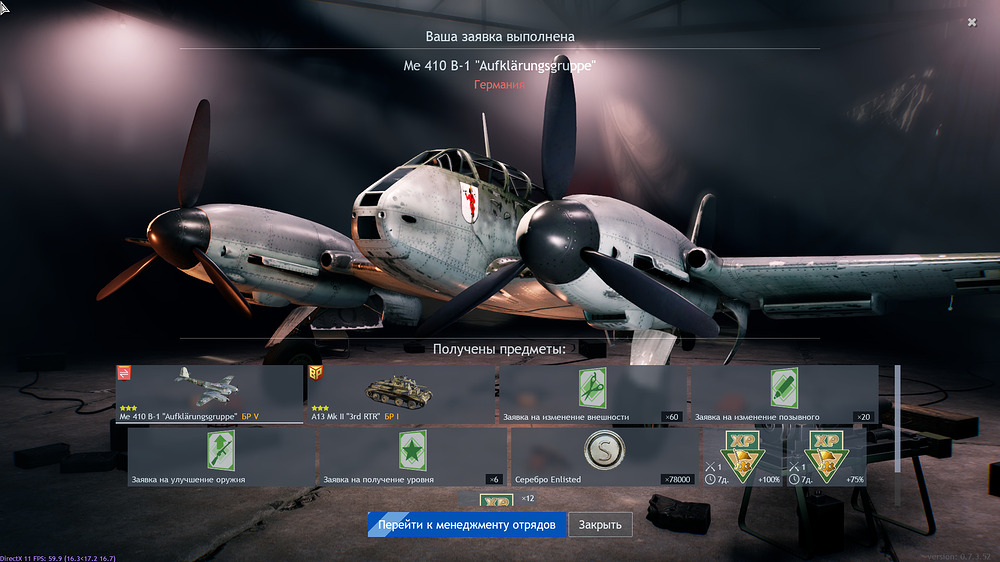This screenshot has width=1000, height=562.
Task: Choose the callsign change order item
Action: (x=784, y=394)
